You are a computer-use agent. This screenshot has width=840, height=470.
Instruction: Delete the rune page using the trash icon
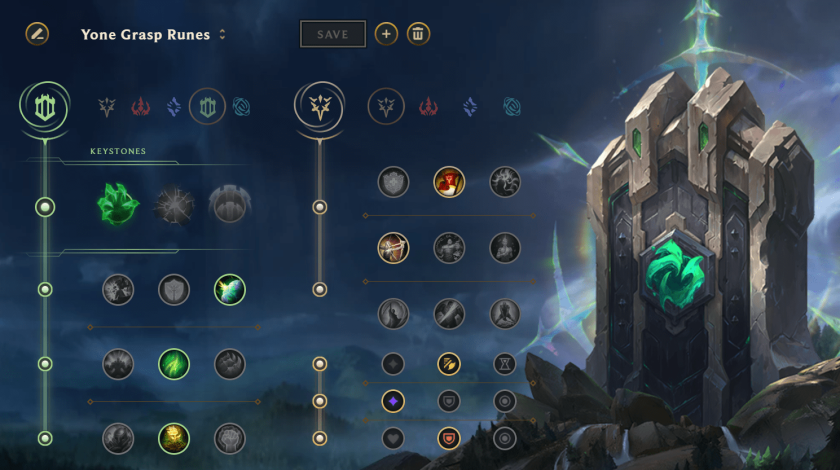pyautogui.click(x=418, y=34)
